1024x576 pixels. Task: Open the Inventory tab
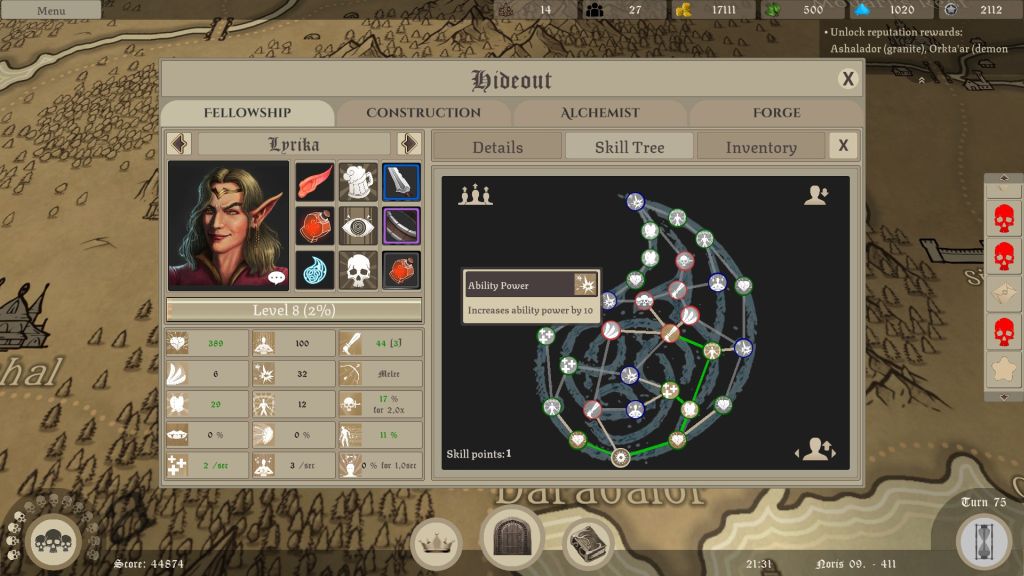tap(761, 147)
